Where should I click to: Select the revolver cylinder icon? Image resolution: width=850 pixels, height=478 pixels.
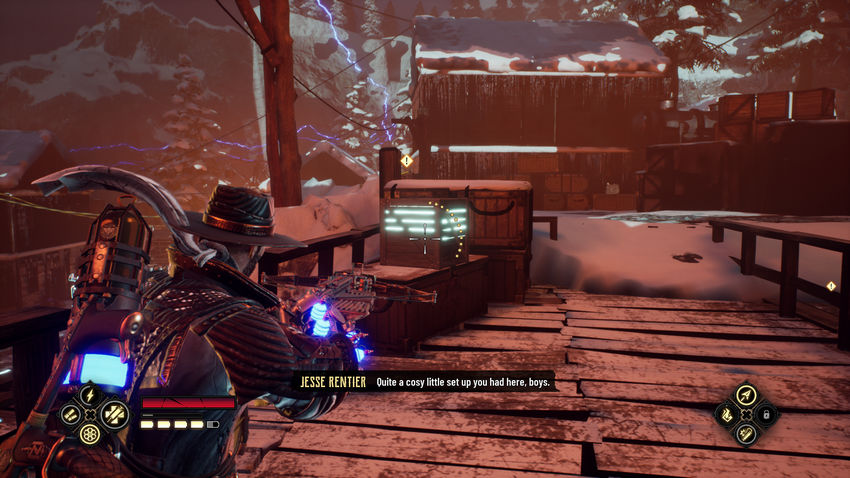(x=90, y=435)
